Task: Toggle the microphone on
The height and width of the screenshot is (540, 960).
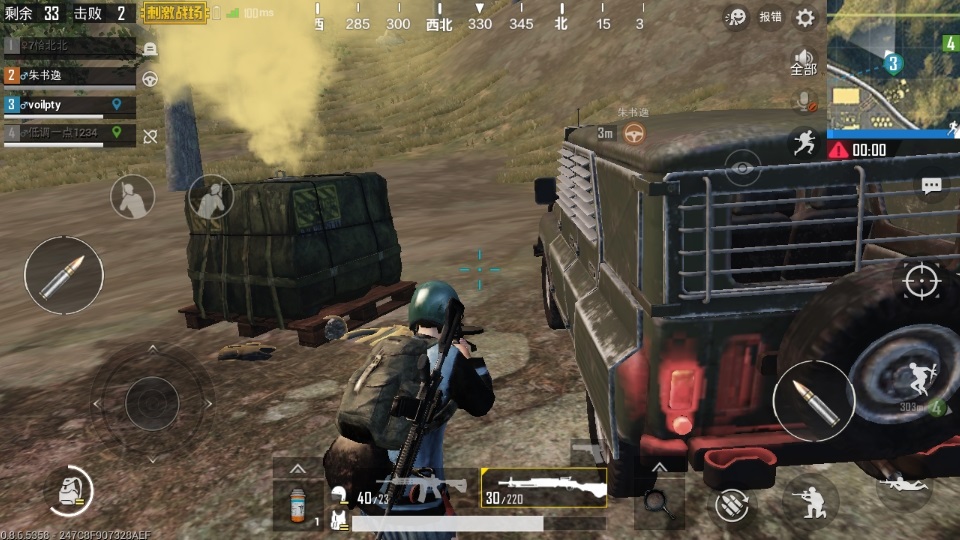Action: (x=803, y=100)
